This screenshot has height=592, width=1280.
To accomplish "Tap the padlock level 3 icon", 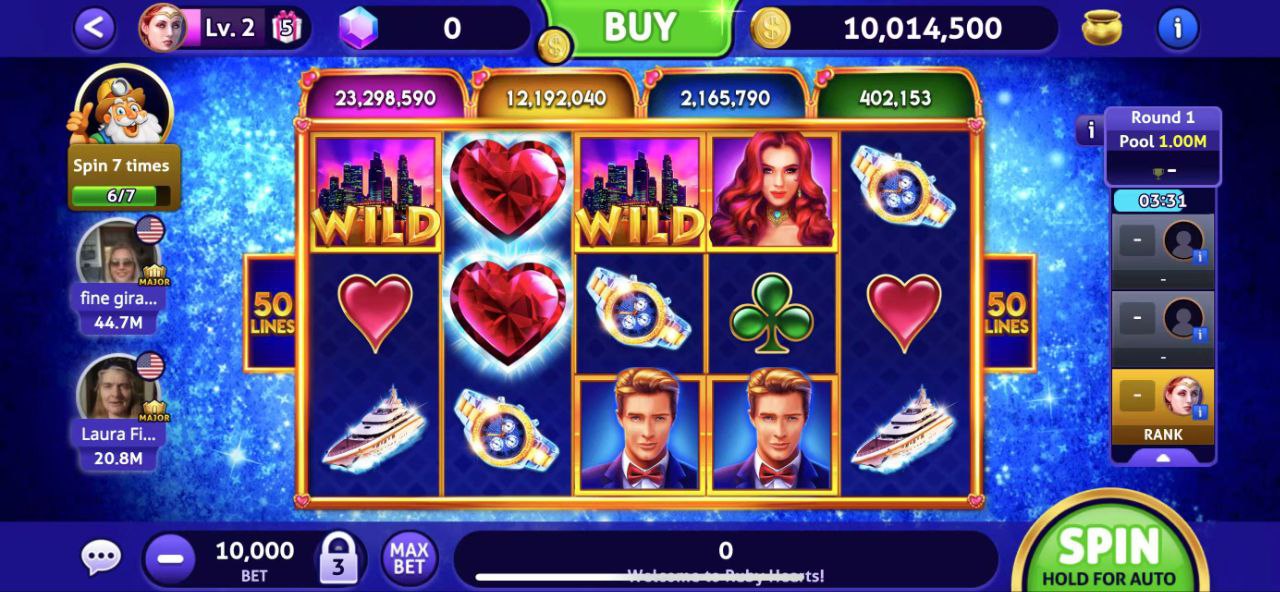I will click(x=338, y=558).
